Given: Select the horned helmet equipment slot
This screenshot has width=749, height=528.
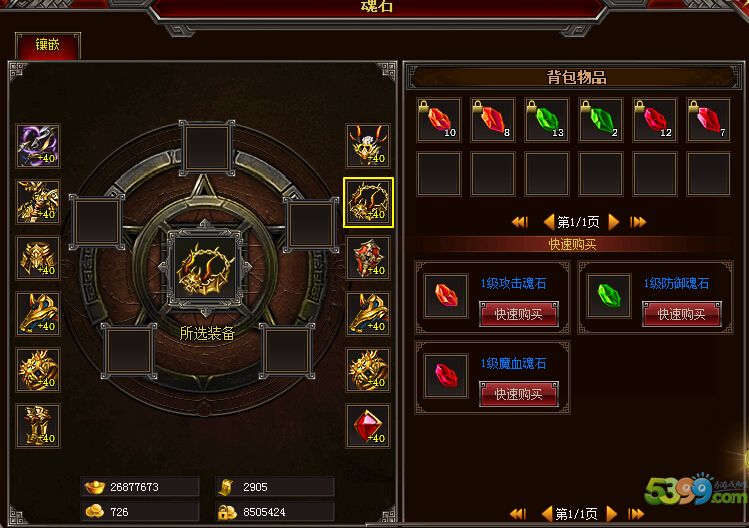Looking at the screenshot, I should point(368,146).
